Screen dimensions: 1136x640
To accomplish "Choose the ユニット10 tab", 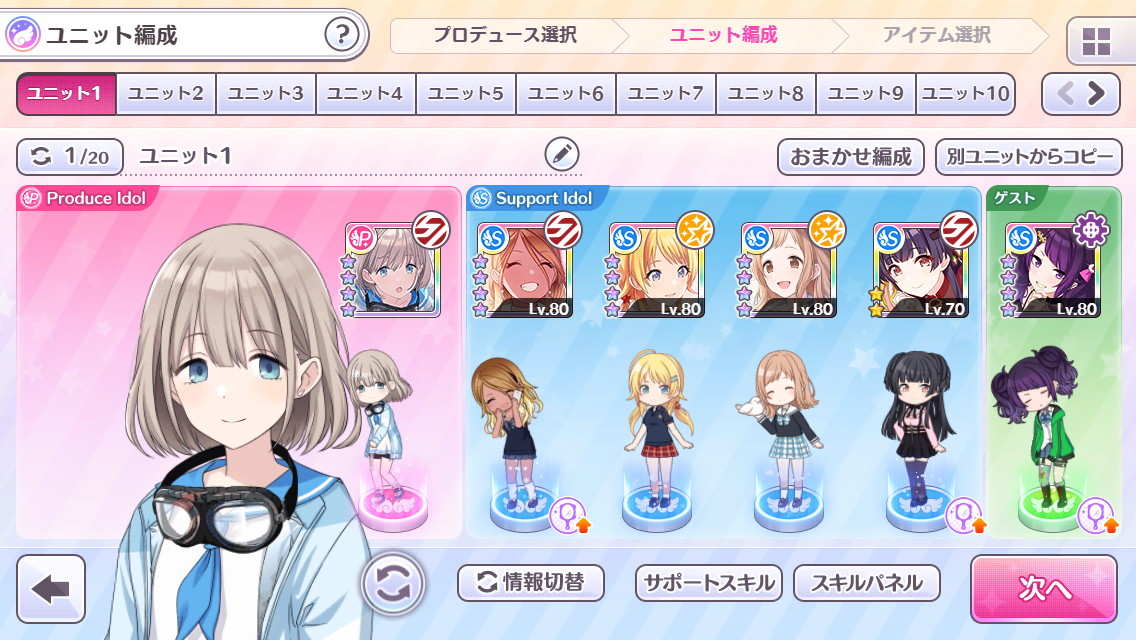I will click(965, 94).
